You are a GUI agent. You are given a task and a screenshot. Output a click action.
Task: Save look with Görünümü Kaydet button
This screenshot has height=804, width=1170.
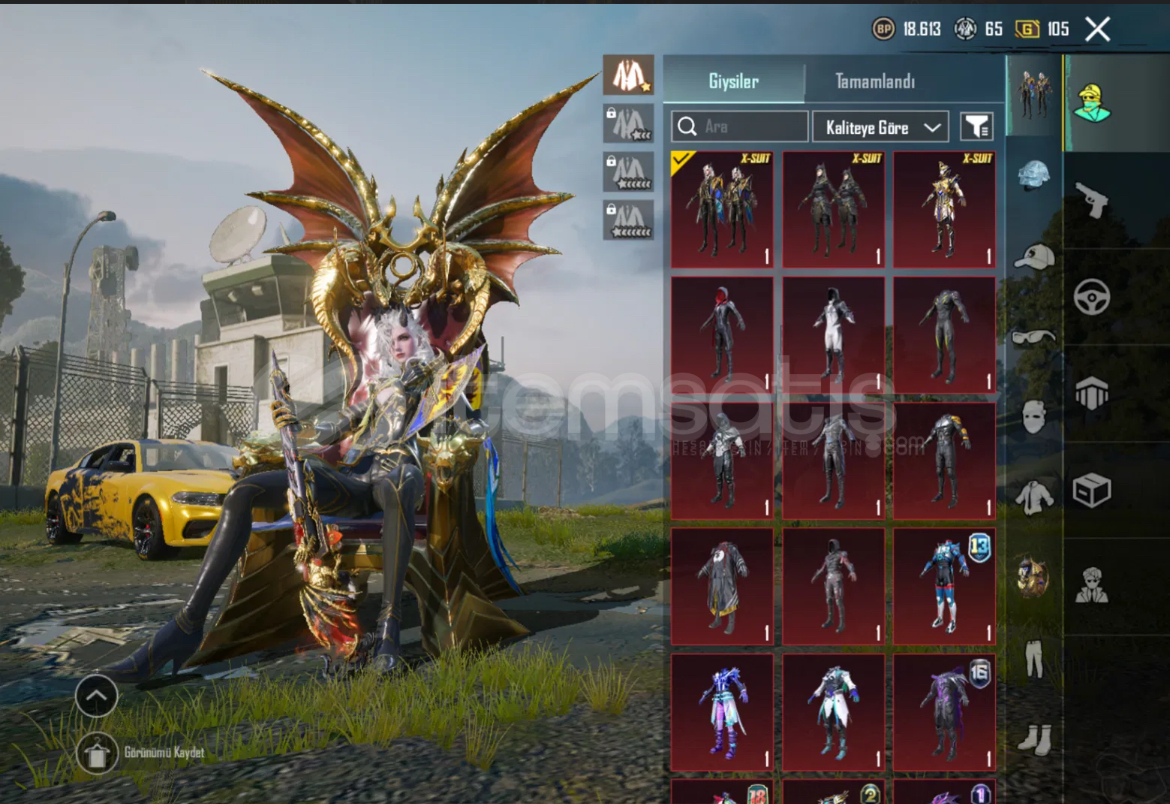pyautogui.click(x=97, y=753)
